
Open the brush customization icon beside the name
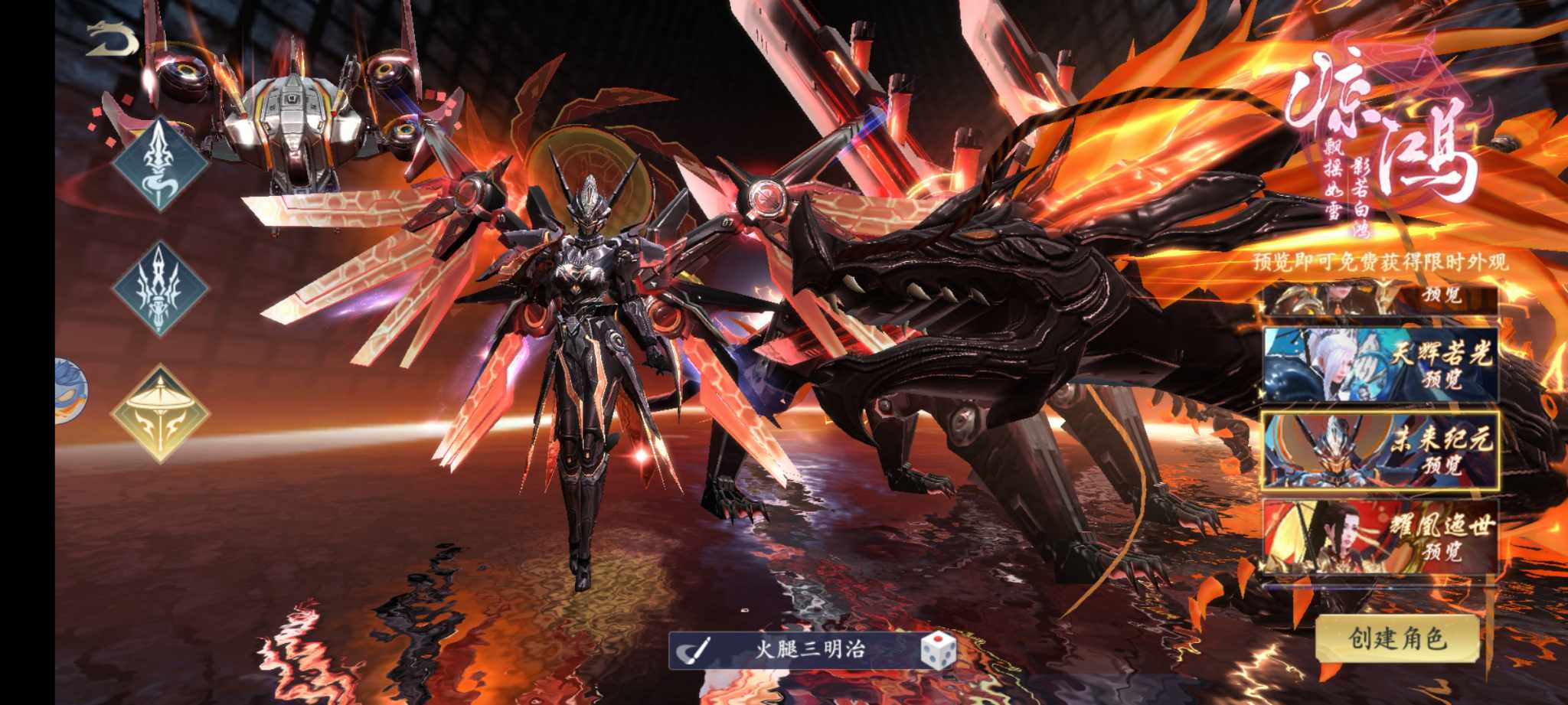coord(696,651)
